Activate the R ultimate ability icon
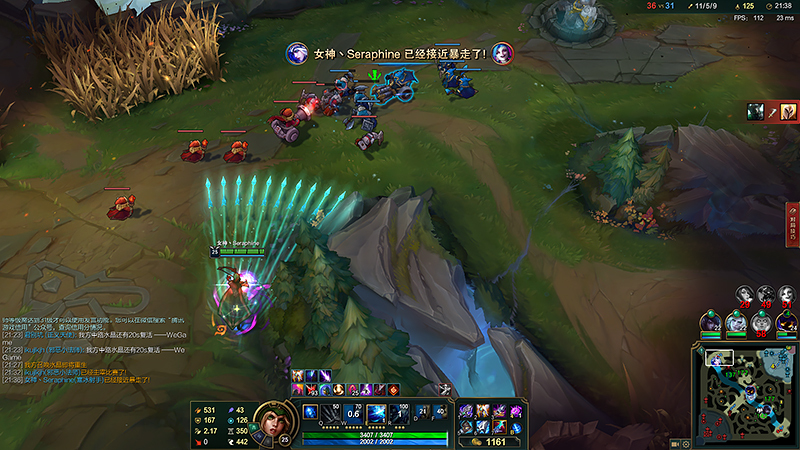This screenshot has width=800, height=450. coord(400,412)
